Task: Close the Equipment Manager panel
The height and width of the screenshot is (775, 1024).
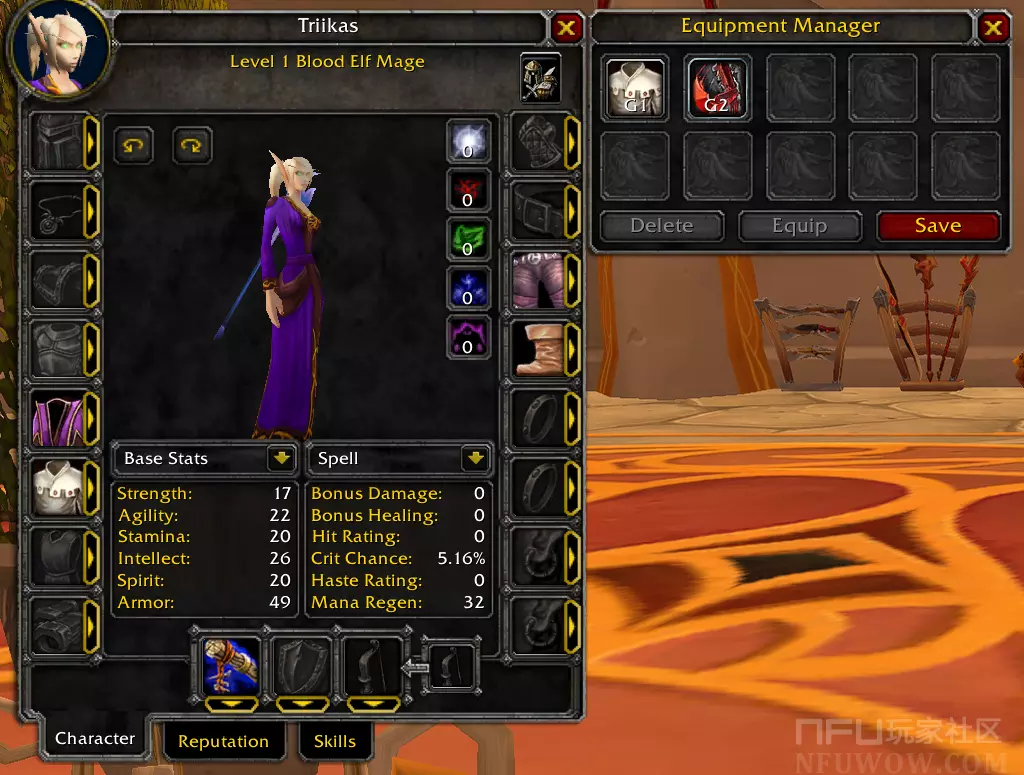Action: (993, 28)
